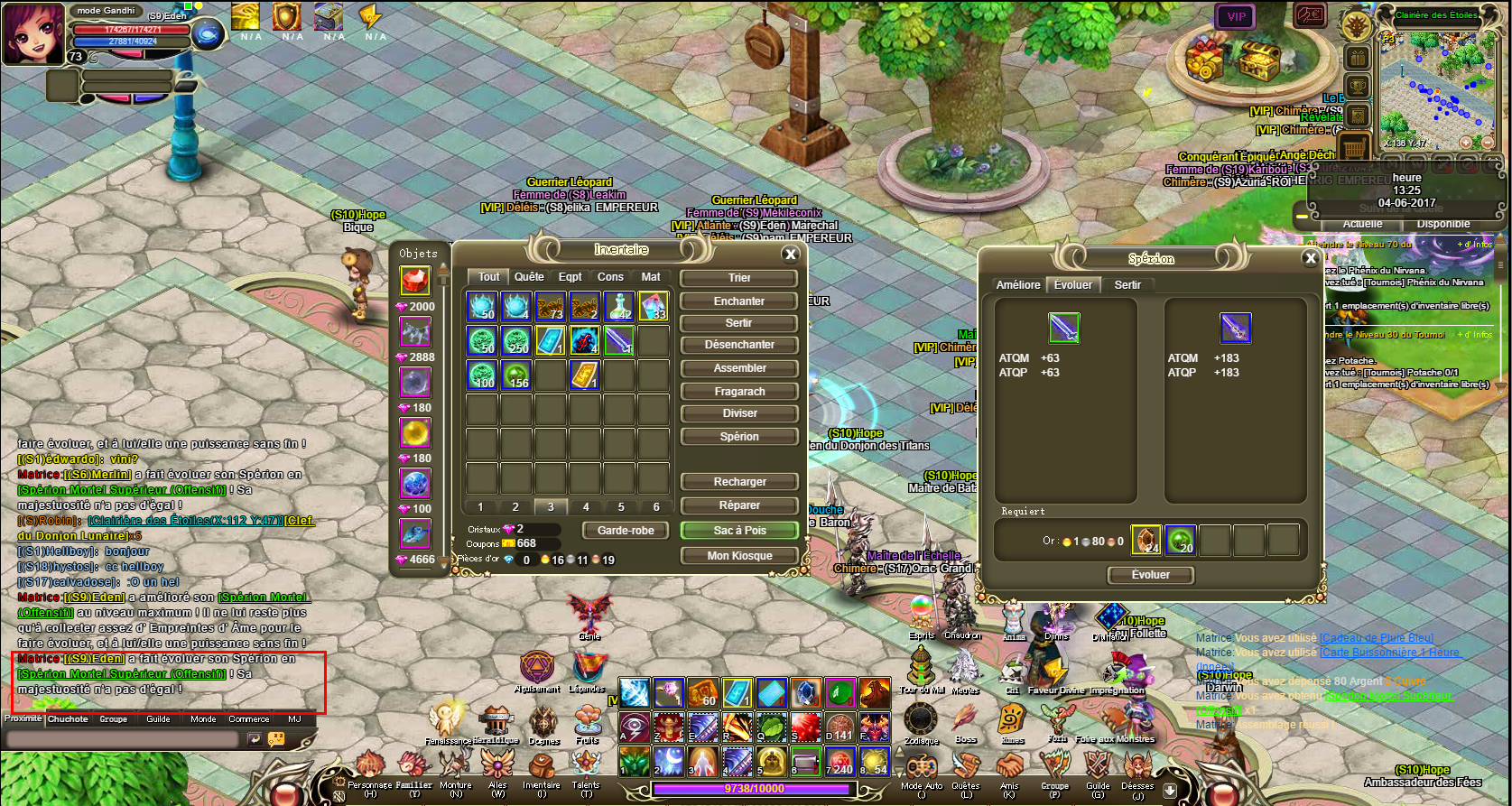Click the Fragarach button
The width and height of the screenshot is (1512, 806).
click(739, 392)
